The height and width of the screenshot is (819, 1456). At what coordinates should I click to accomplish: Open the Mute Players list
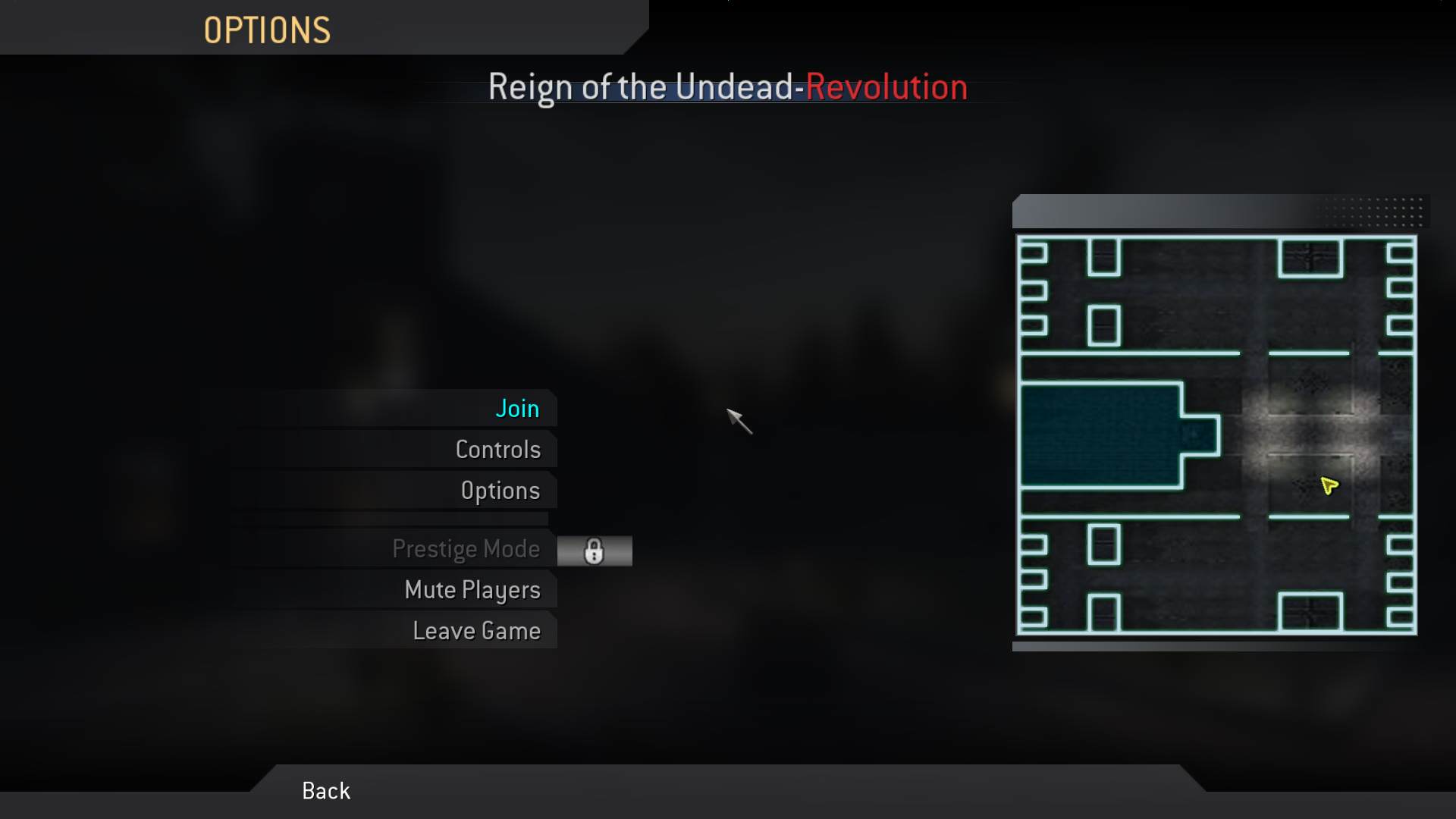click(472, 590)
